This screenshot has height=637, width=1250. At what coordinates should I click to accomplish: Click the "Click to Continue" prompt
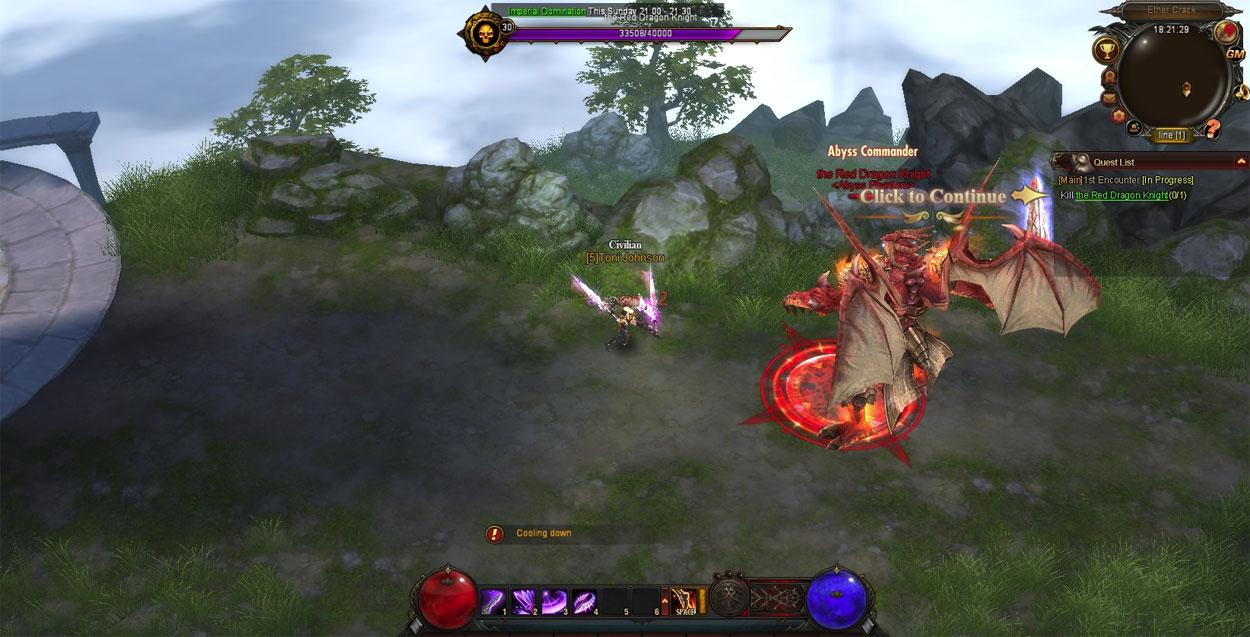pos(932,197)
